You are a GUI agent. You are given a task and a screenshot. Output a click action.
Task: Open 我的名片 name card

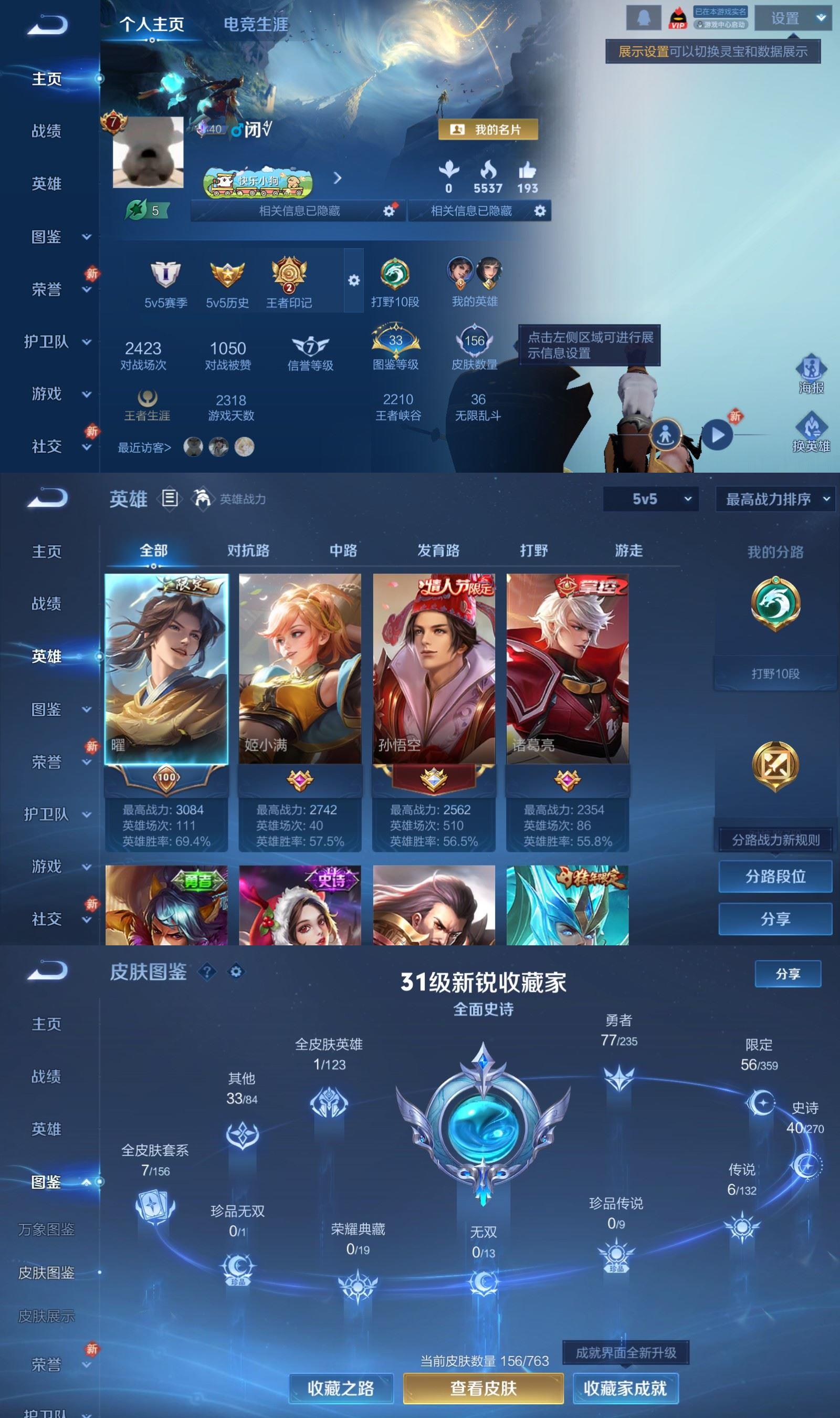pos(488,130)
